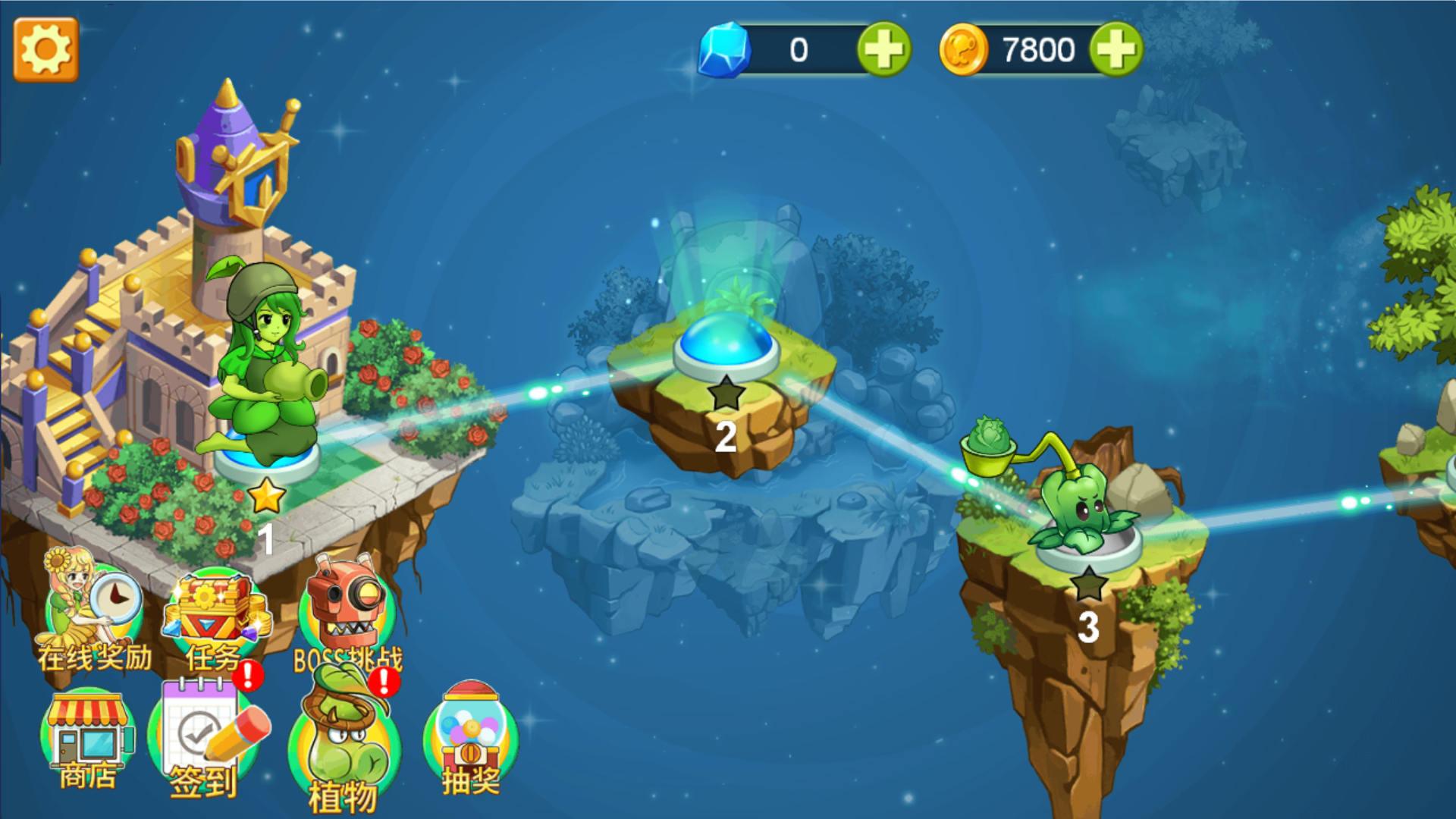Select level 1 plant statue on the castle
The width and height of the screenshot is (1456, 819).
pos(269,364)
